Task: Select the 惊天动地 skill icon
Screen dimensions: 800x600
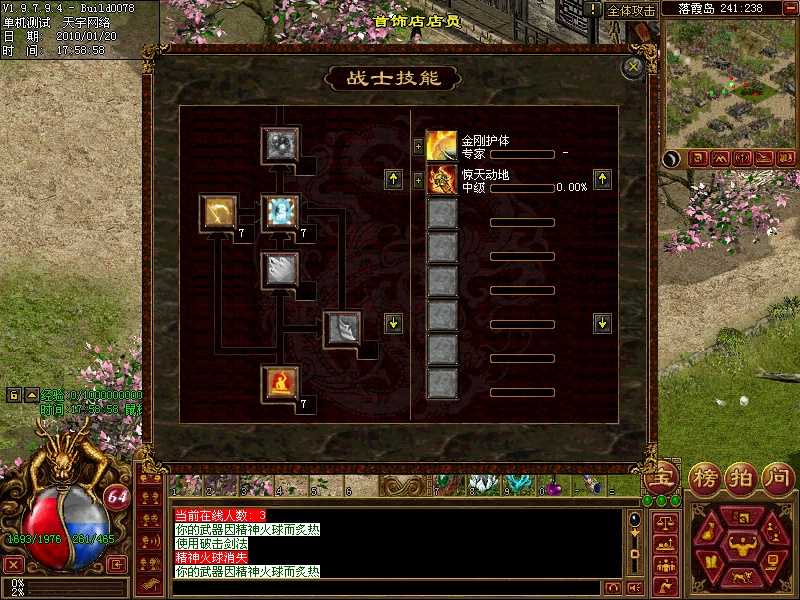Action: click(442, 180)
